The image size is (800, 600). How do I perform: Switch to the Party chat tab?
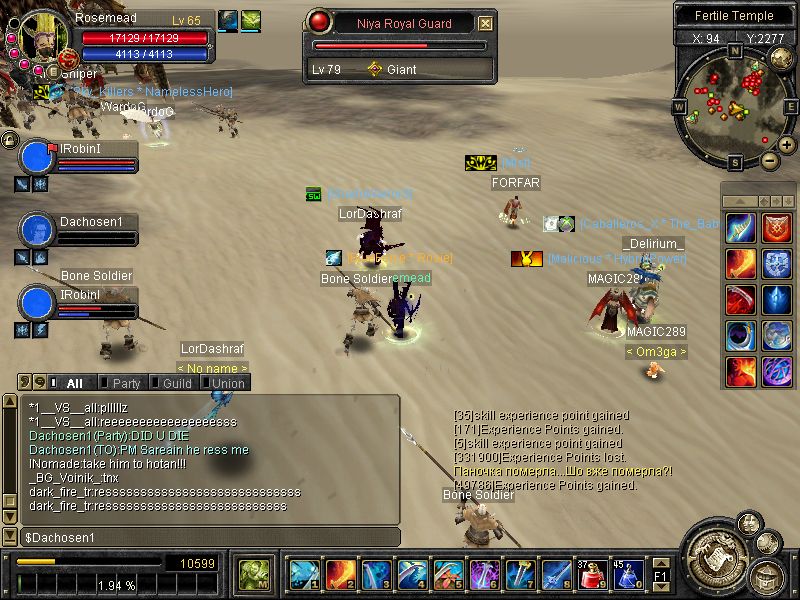click(x=125, y=383)
